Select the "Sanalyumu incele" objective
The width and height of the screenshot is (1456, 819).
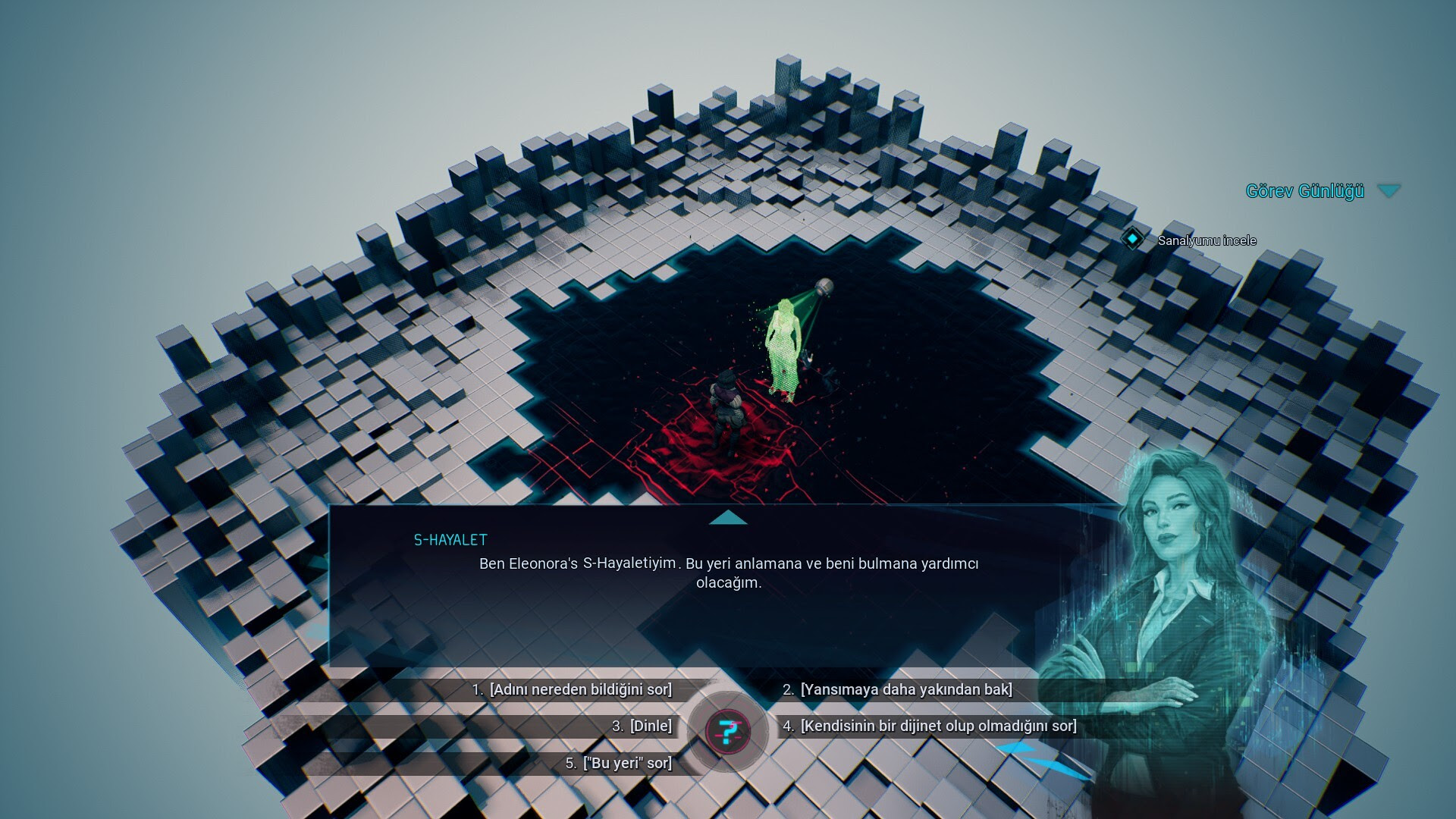click(1206, 240)
